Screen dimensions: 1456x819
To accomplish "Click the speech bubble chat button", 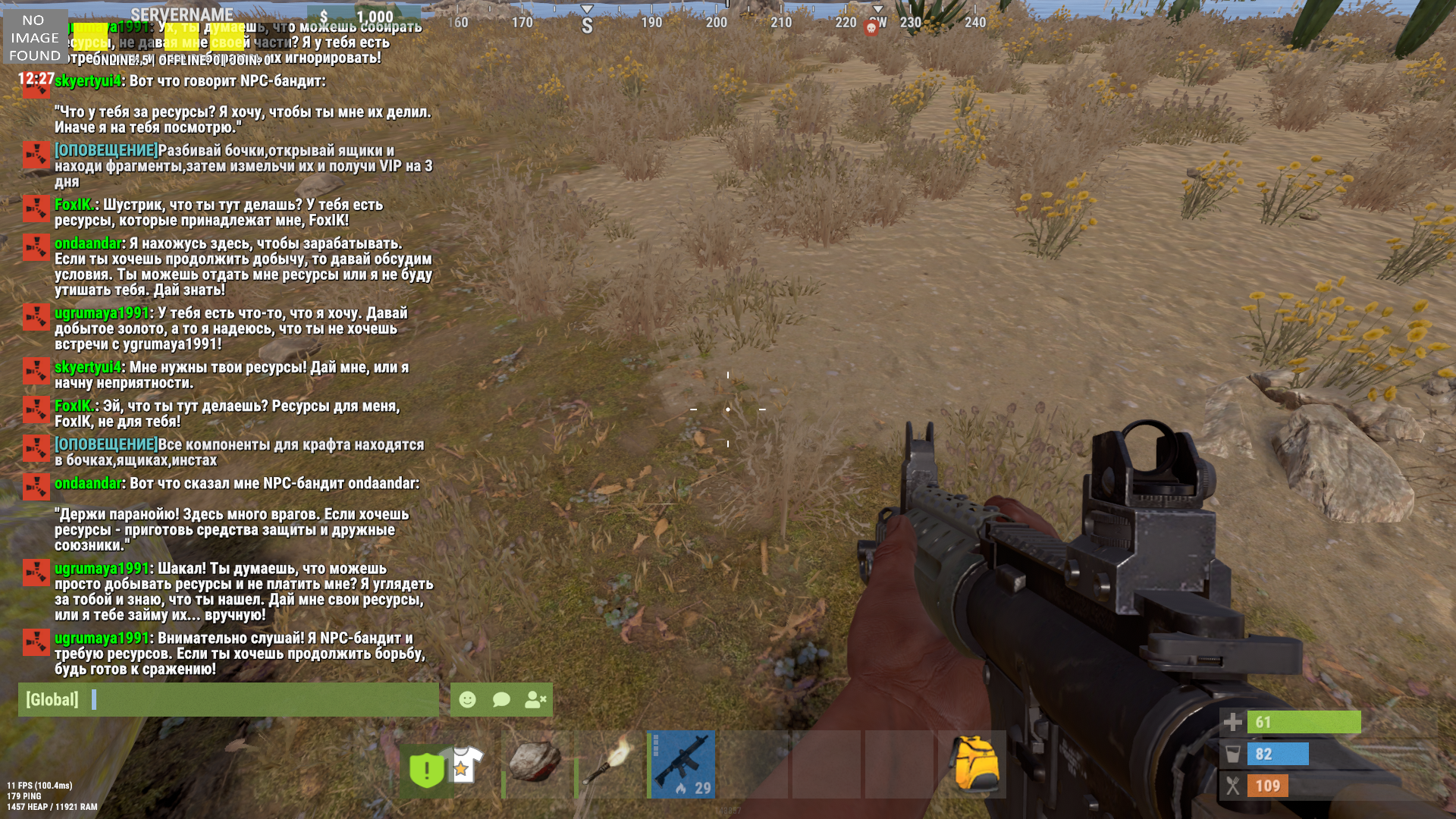I will click(501, 699).
